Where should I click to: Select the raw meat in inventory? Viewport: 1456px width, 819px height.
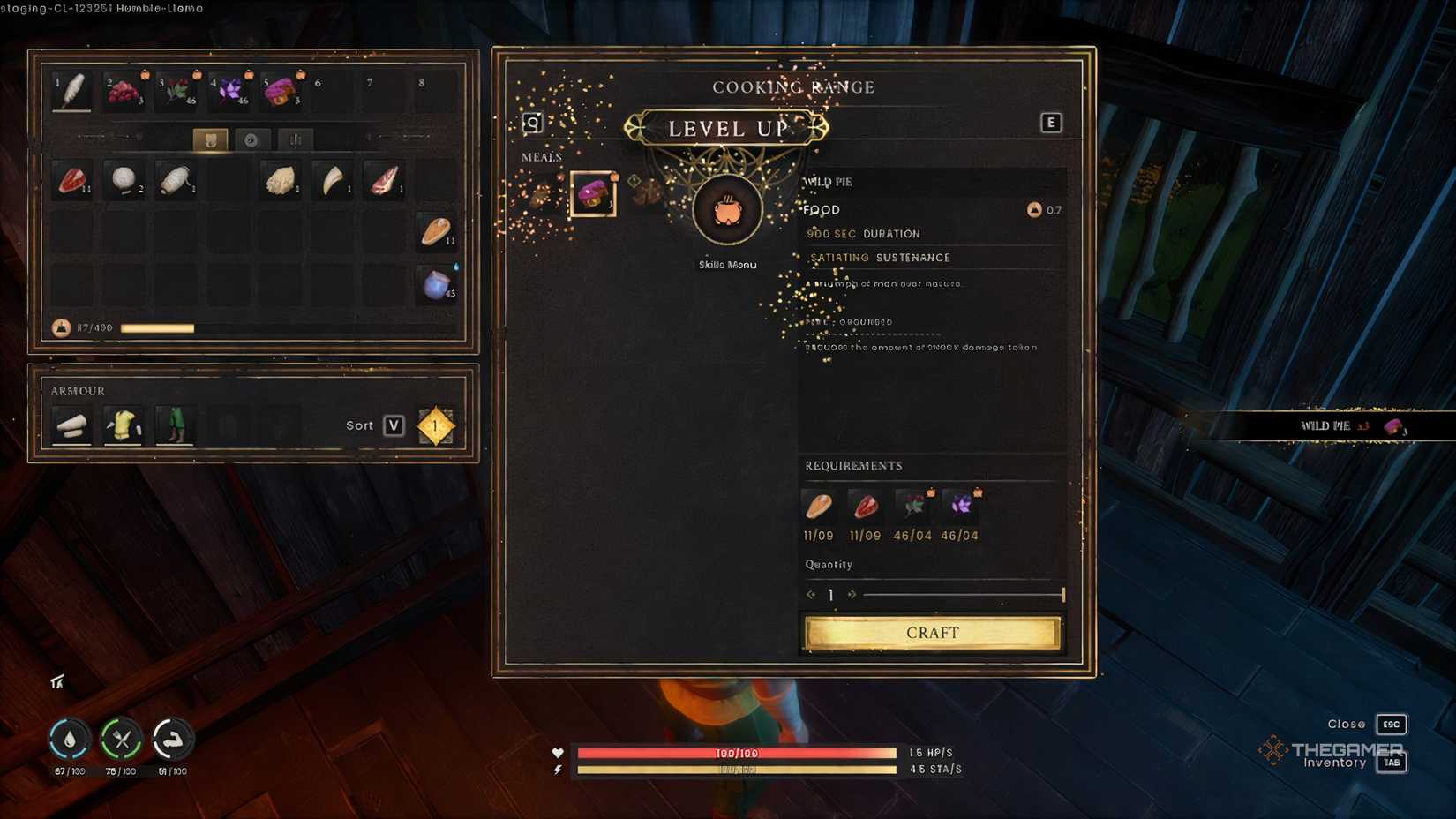72,181
